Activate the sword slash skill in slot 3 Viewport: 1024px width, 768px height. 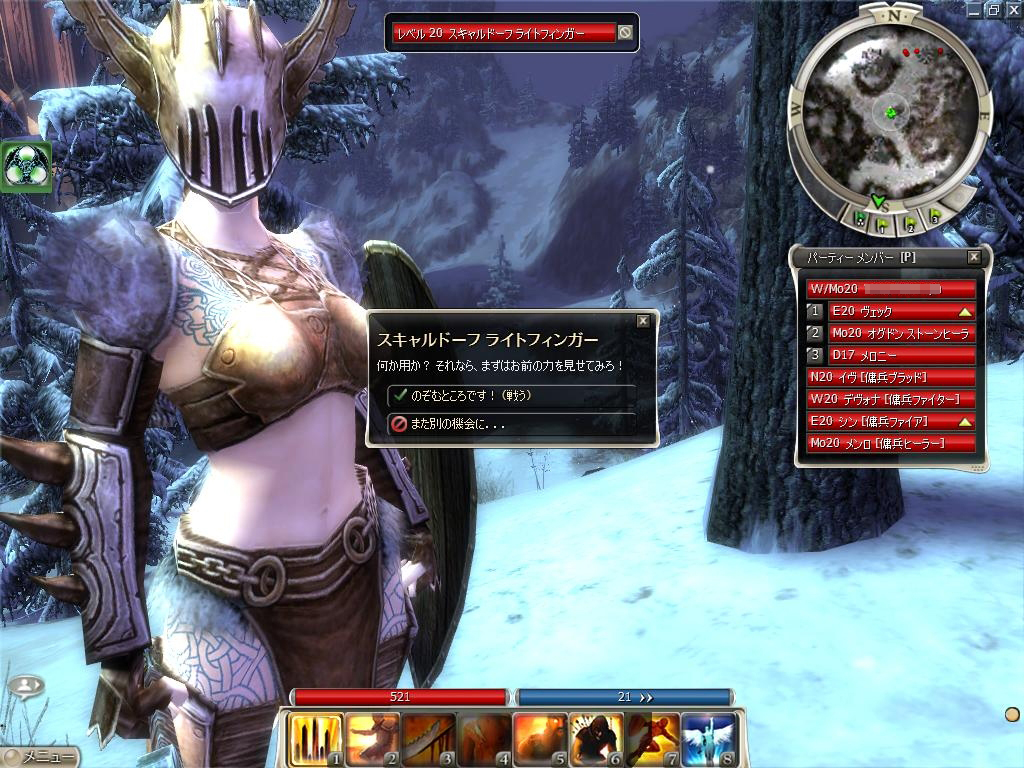click(x=428, y=738)
